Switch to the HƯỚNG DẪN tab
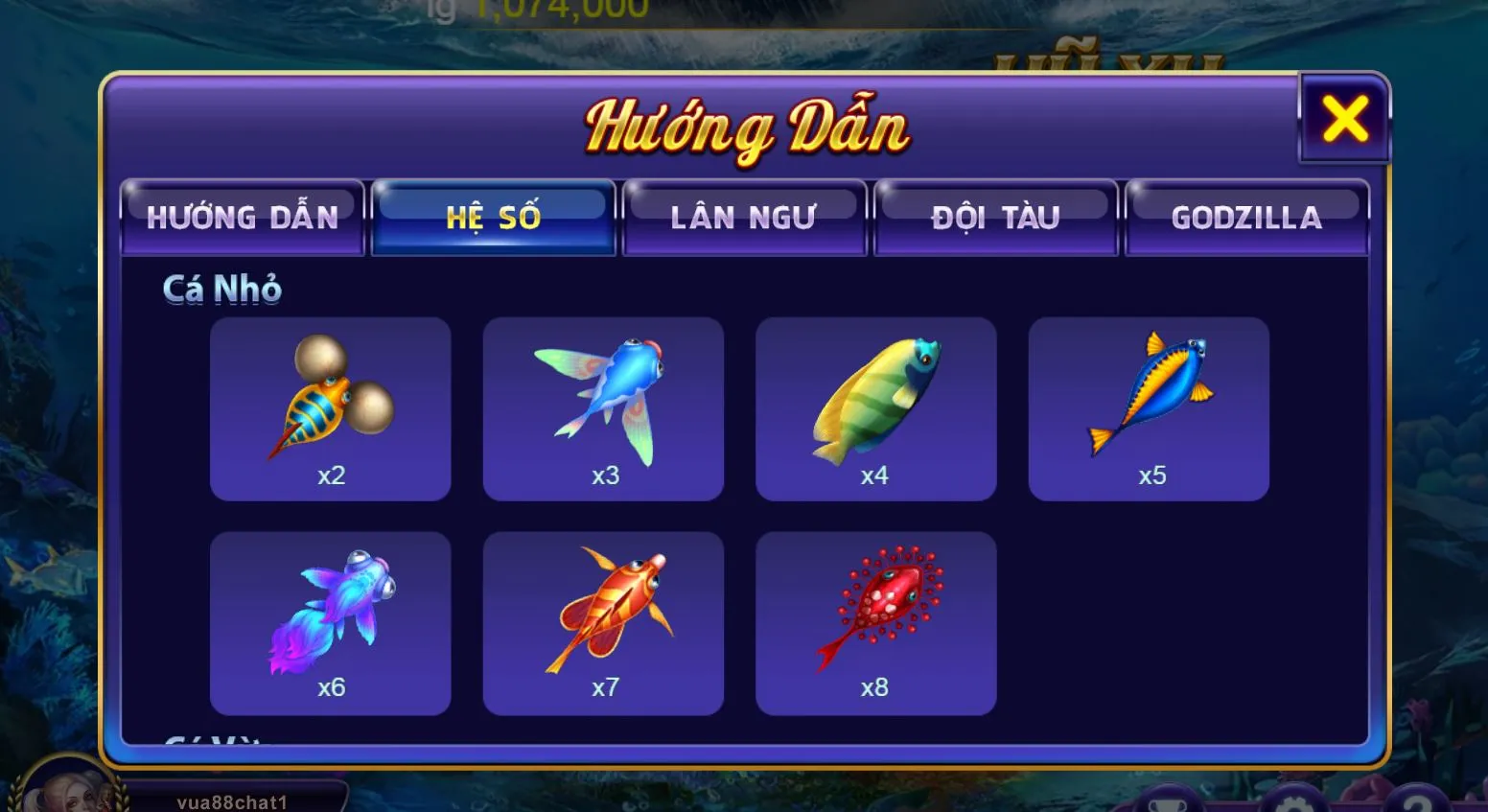The width and height of the screenshot is (1488, 812). tap(242, 217)
